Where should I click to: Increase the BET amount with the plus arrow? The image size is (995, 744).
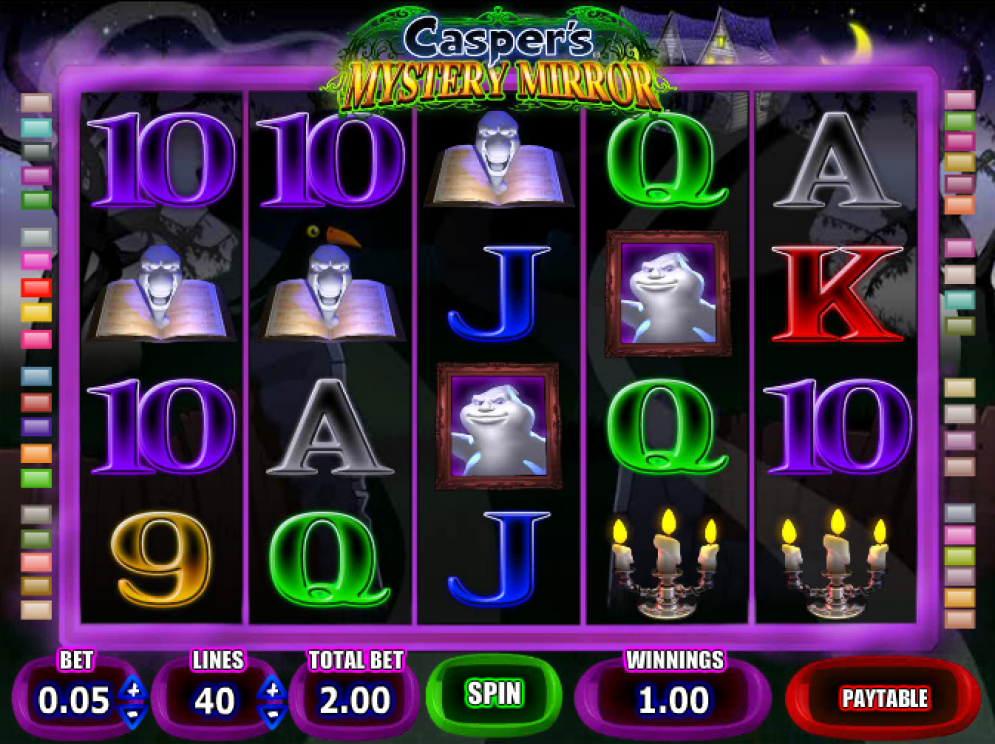tap(132, 689)
